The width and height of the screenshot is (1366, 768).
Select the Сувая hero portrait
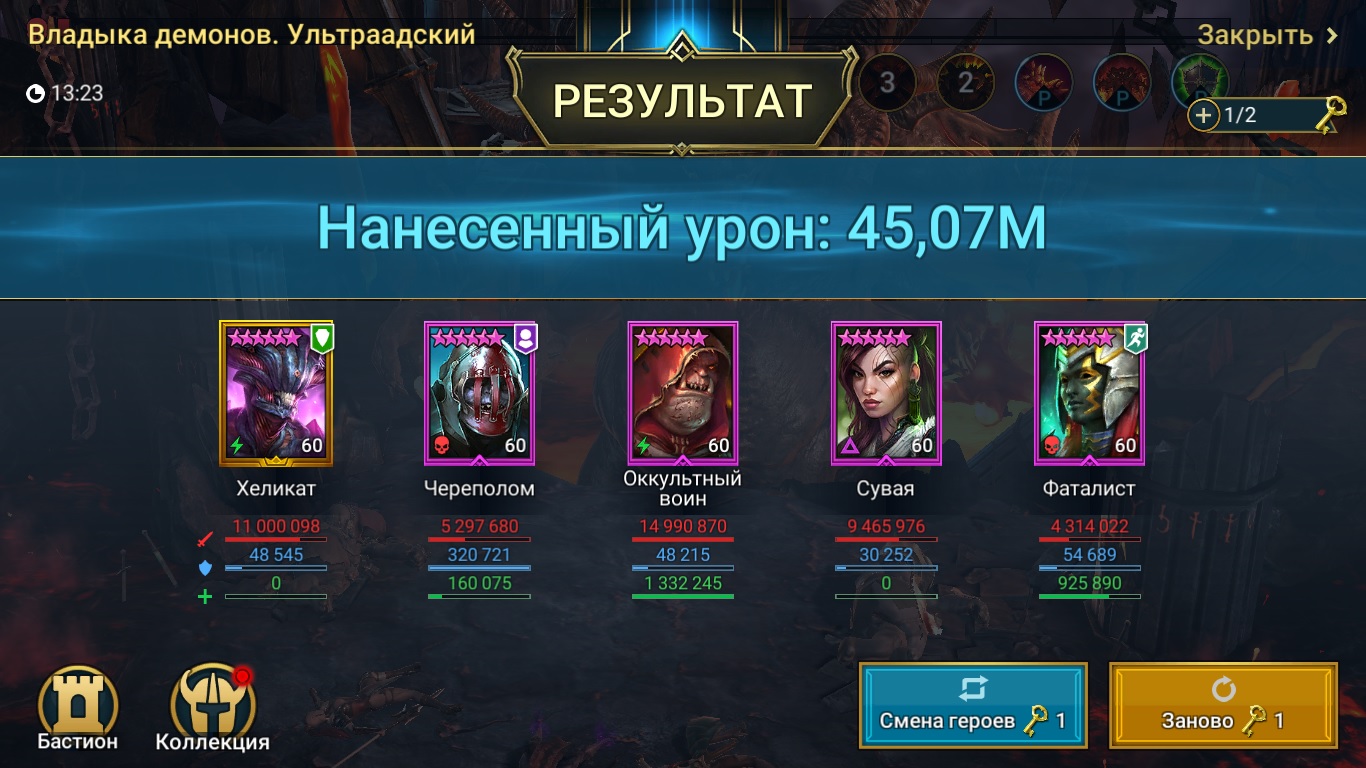point(885,393)
